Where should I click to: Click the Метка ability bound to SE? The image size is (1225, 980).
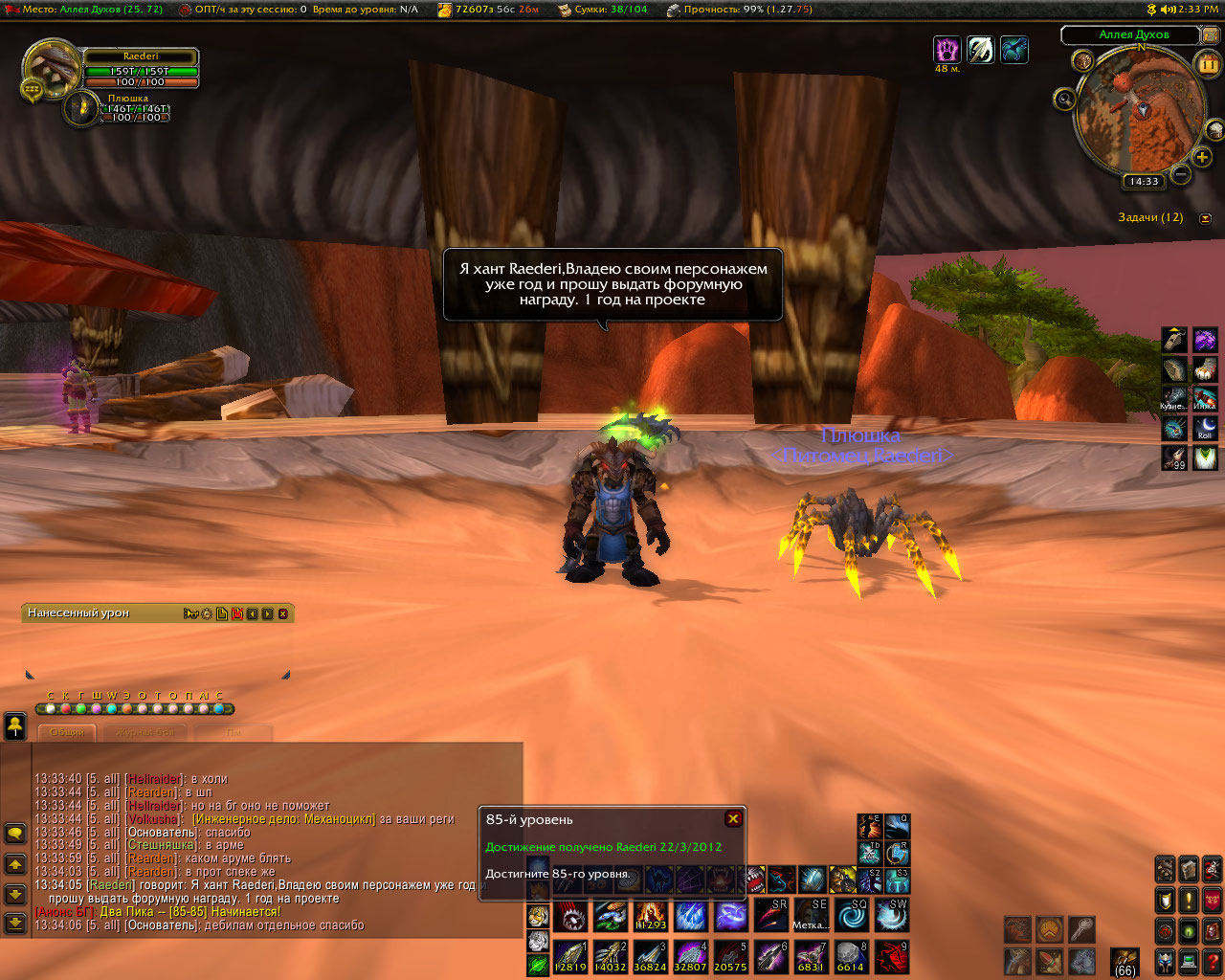pos(810,915)
